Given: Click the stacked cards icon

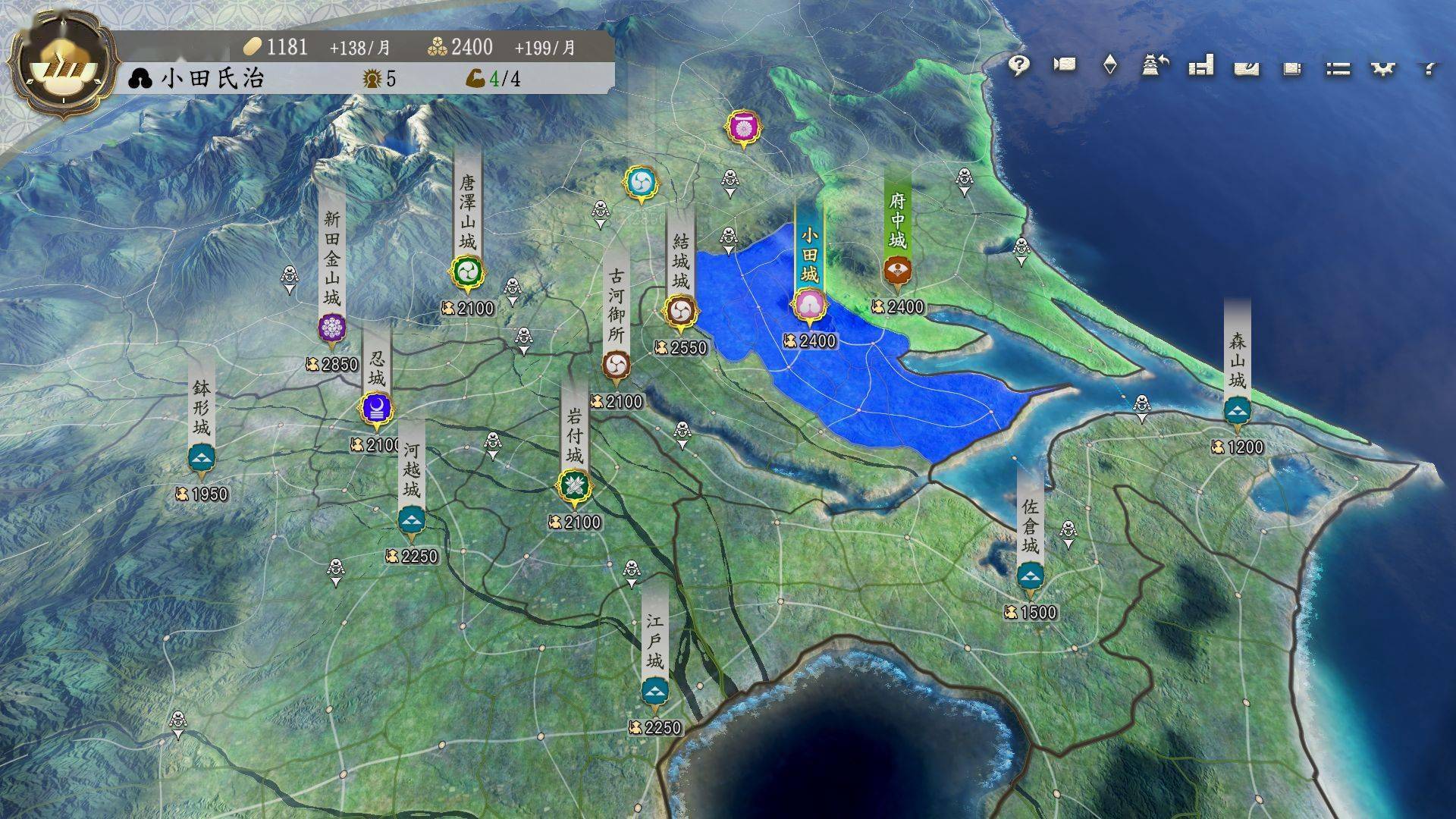Looking at the screenshot, I should (1292, 68).
